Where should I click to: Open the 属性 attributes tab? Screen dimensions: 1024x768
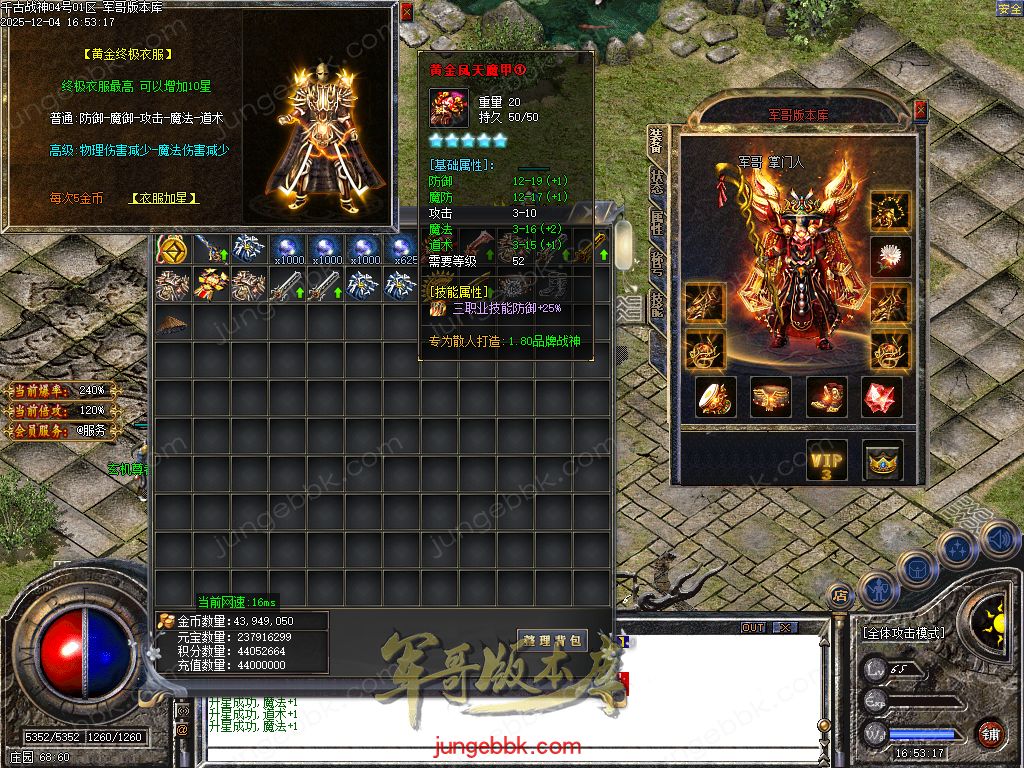pyautogui.click(x=657, y=221)
